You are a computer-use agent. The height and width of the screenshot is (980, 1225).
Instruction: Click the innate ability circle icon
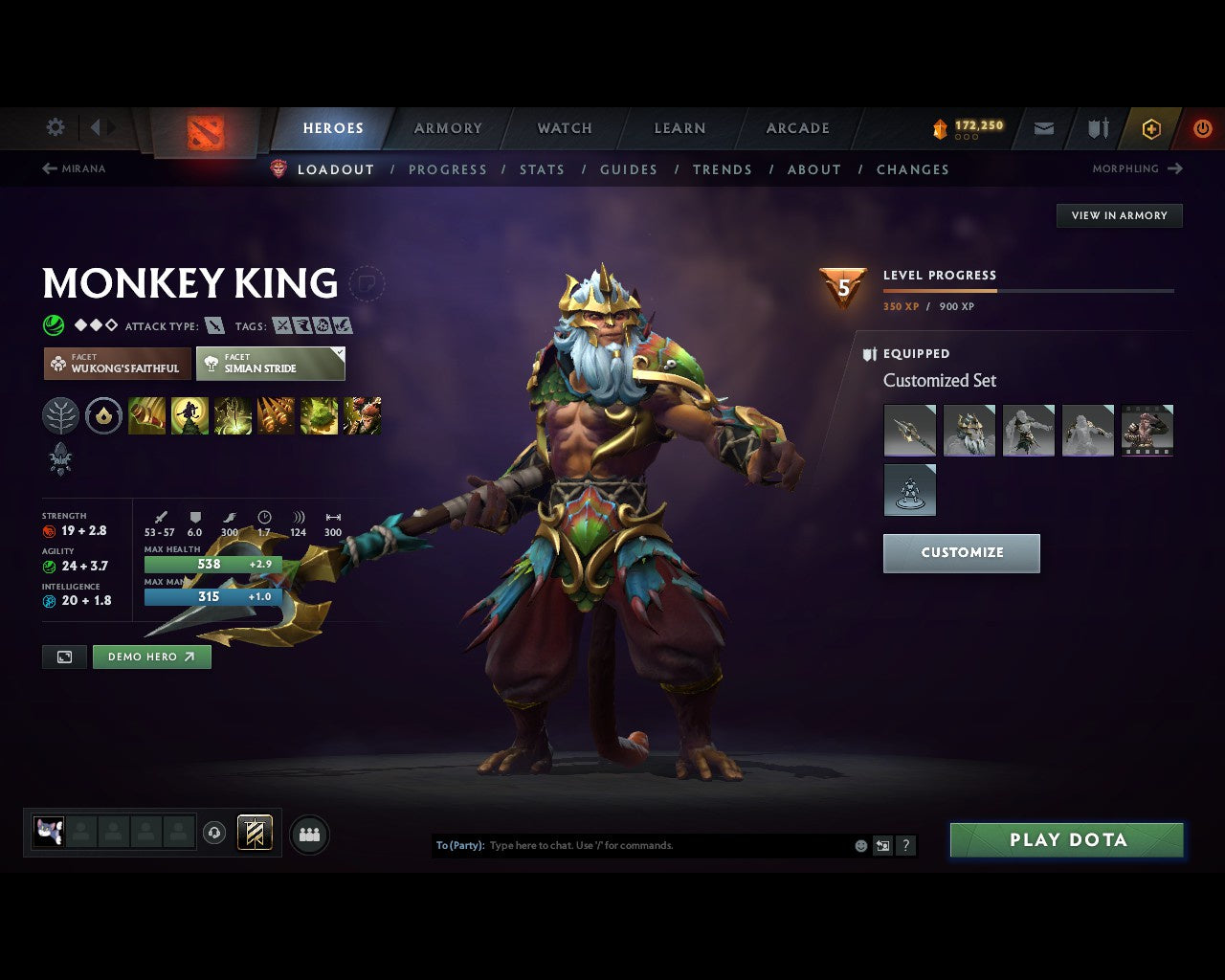pos(104,415)
